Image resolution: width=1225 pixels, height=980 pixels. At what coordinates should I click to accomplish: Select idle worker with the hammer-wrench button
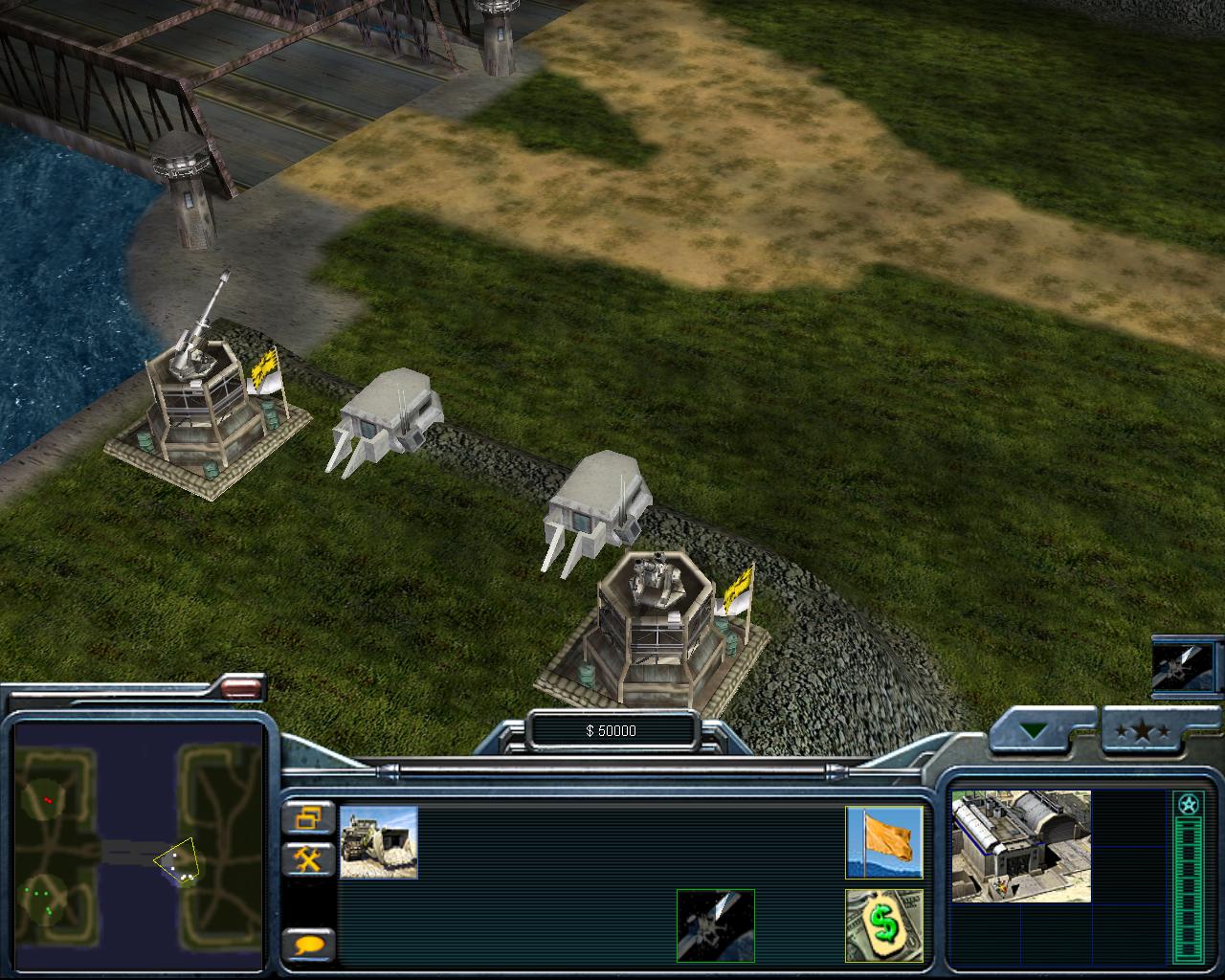click(309, 858)
